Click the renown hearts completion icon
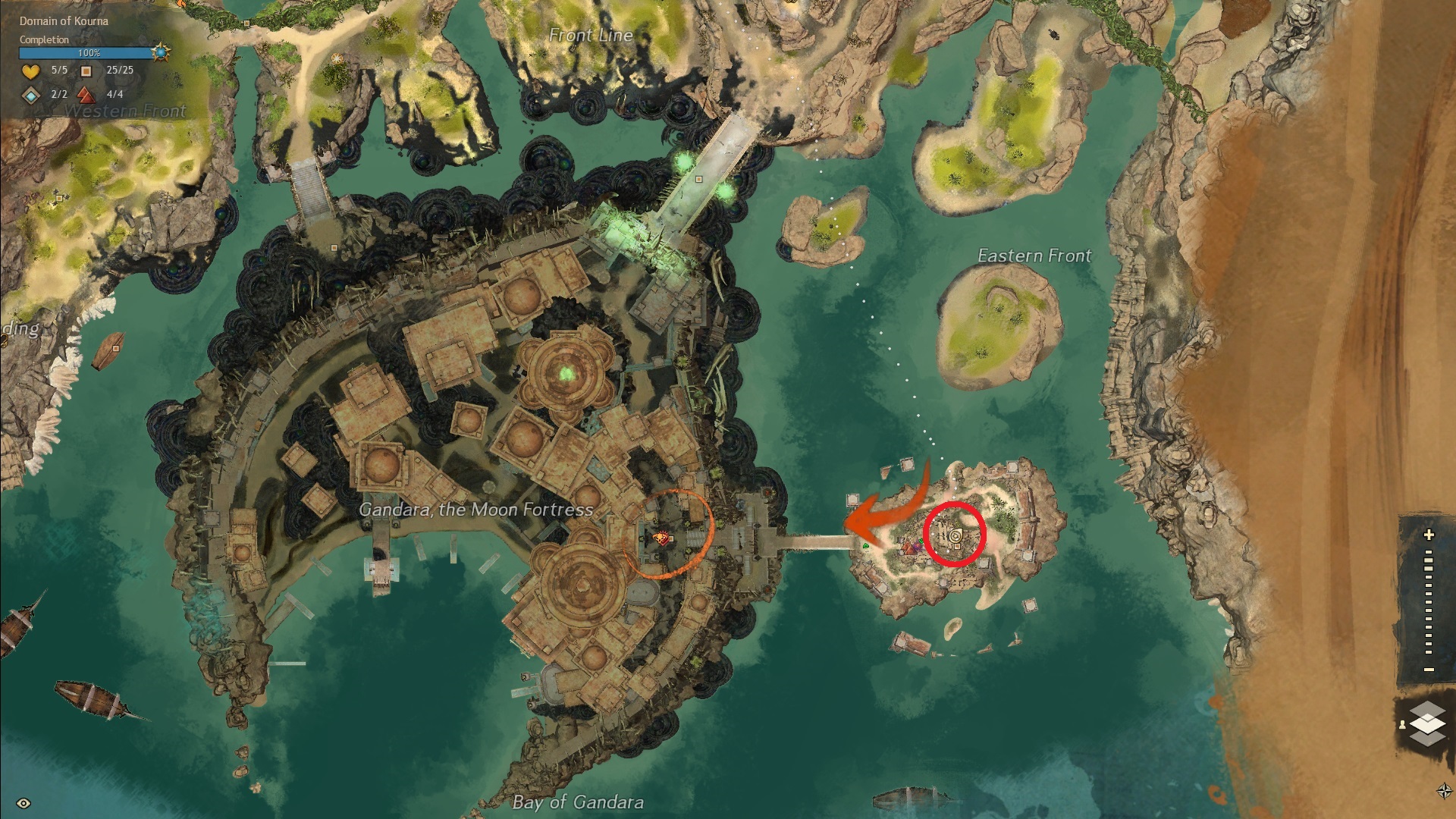Viewport: 1456px width, 819px height. tap(30, 71)
